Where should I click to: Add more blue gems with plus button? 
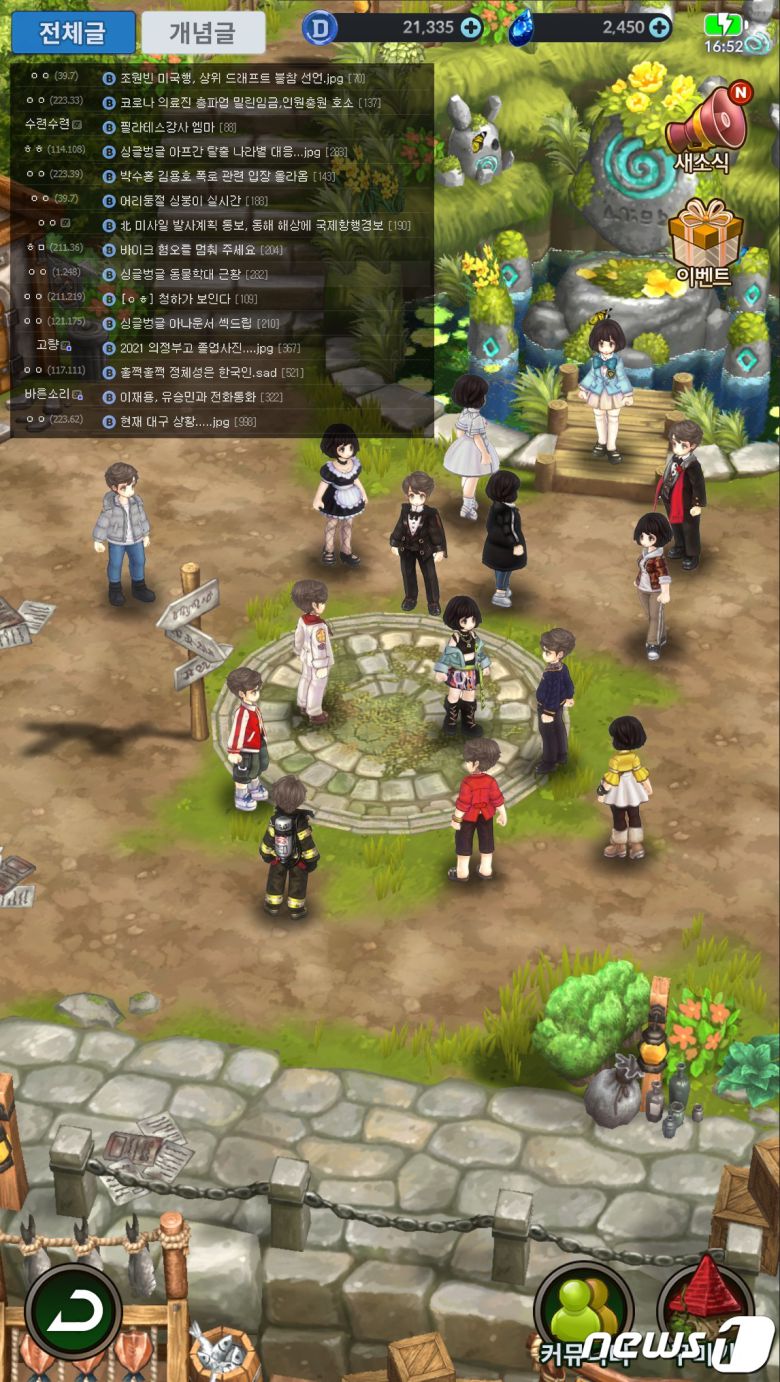click(659, 28)
